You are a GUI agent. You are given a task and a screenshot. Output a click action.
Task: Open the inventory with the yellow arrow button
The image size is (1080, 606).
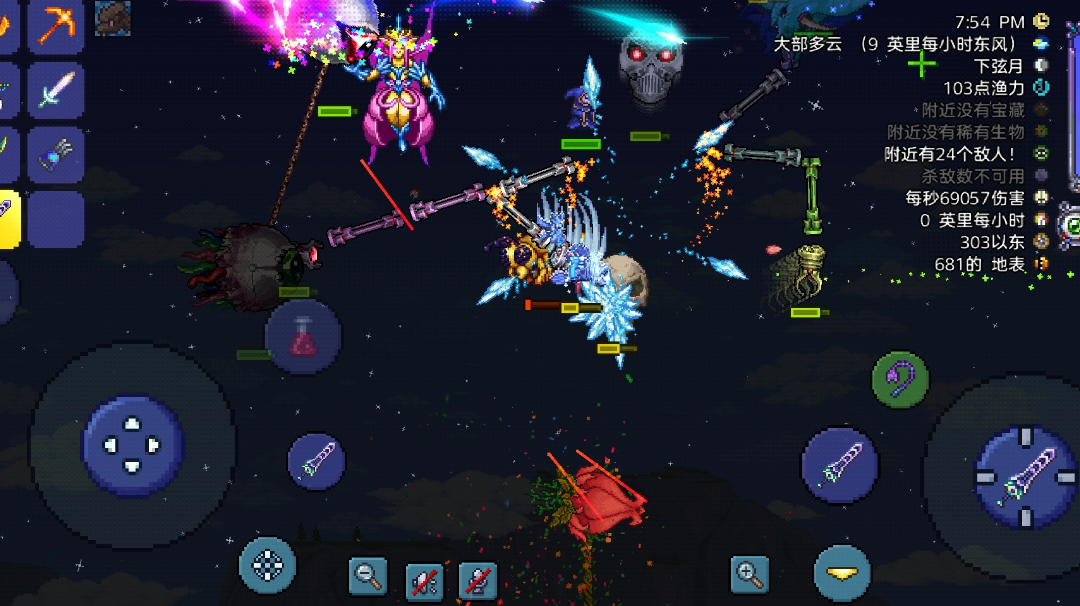tap(841, 573)
